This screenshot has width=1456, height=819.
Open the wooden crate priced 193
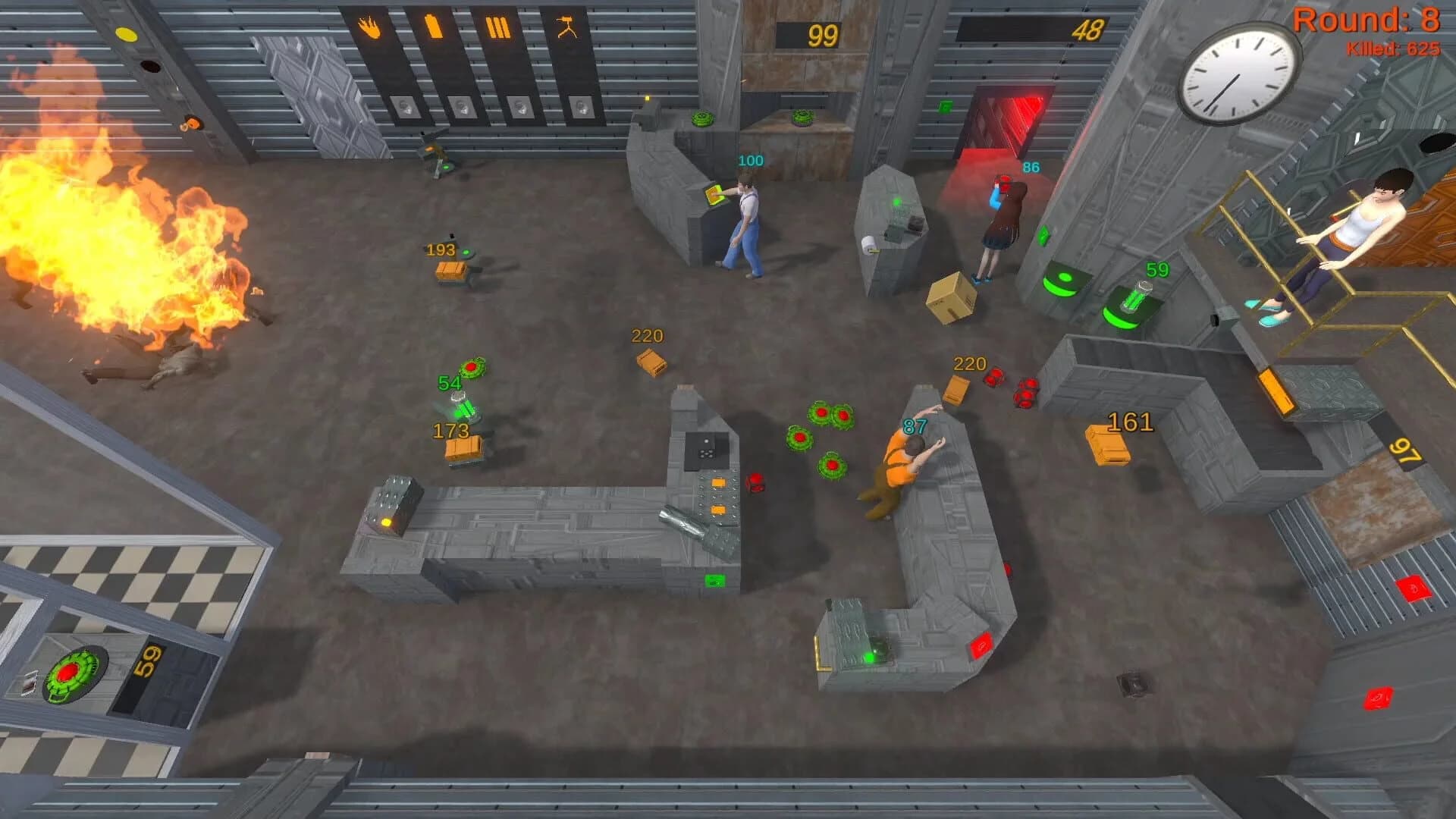tap(453, 271)
